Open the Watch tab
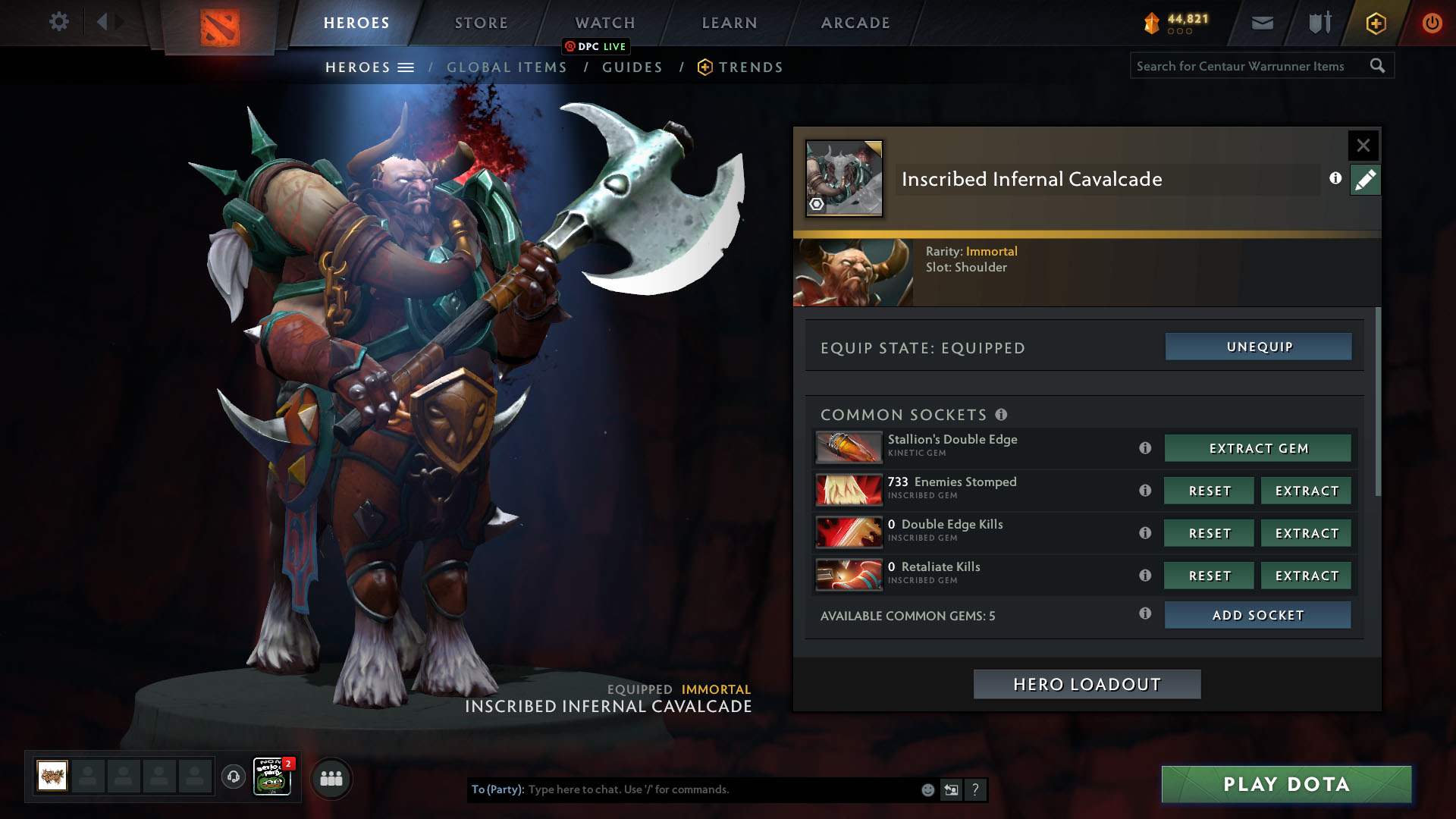 605,23
